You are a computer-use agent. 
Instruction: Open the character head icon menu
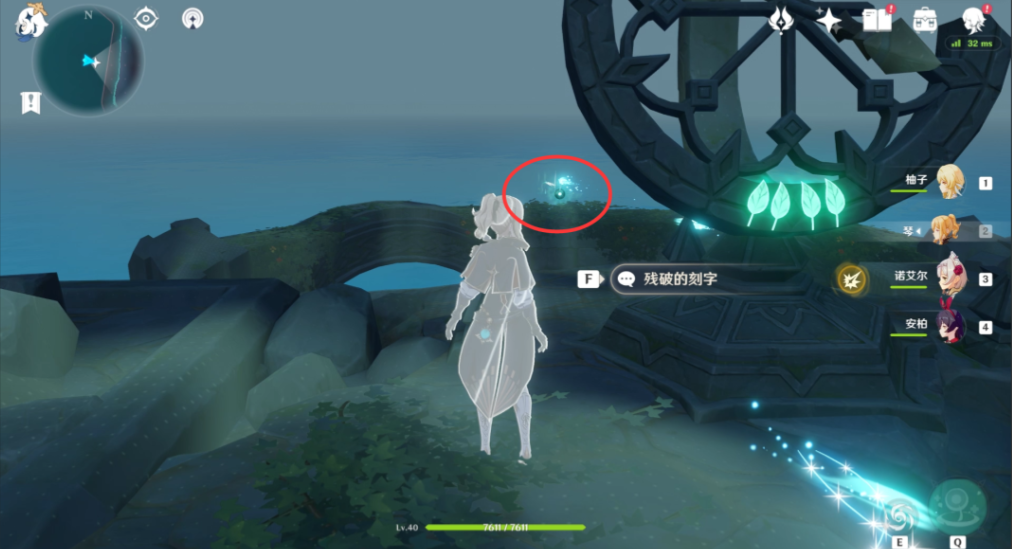pyautogui.click(x=972, y=19)
